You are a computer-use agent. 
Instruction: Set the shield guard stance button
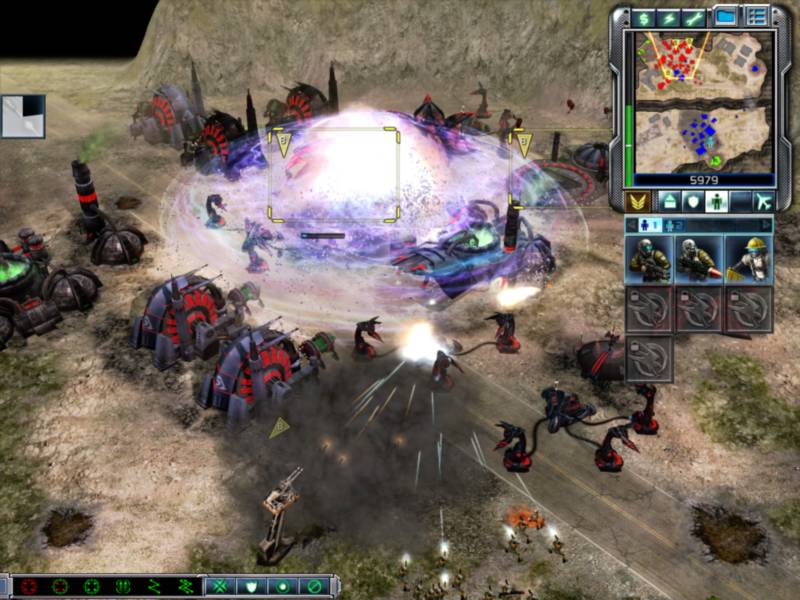pos(252,587)
